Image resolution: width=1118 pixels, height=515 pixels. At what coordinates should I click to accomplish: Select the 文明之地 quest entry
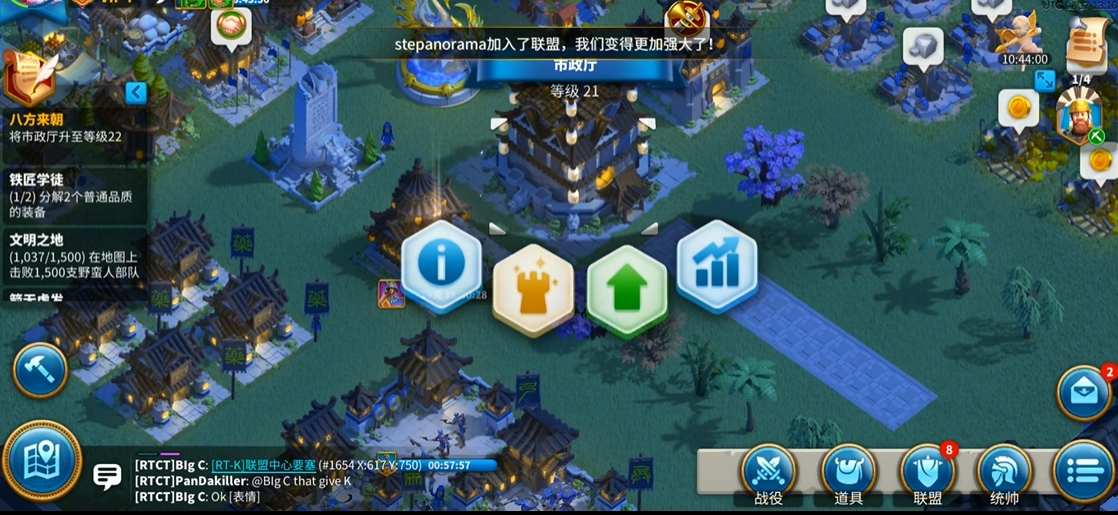coord(72,256)
